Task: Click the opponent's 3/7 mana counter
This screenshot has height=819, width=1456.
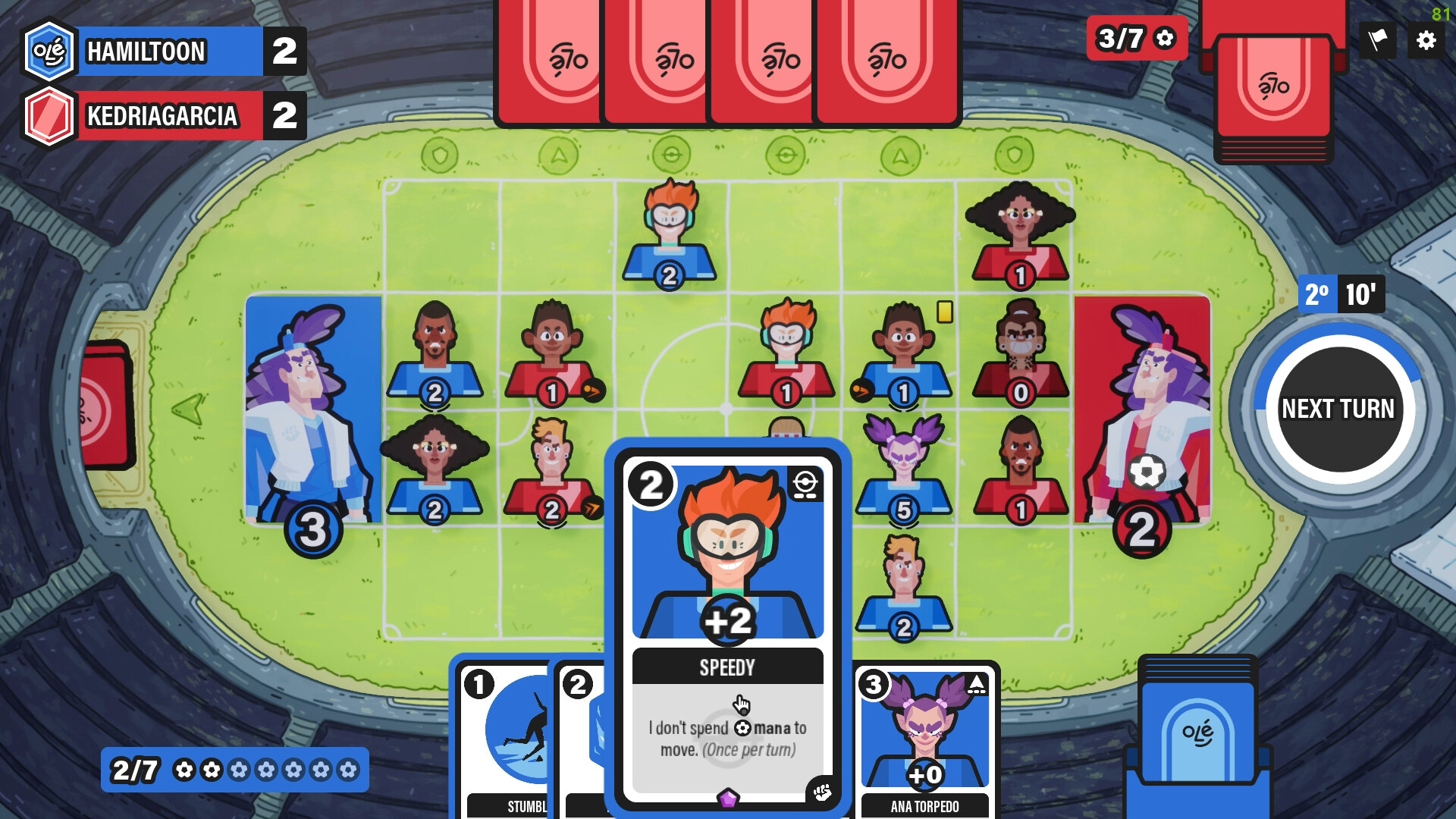Action: 1134,38
